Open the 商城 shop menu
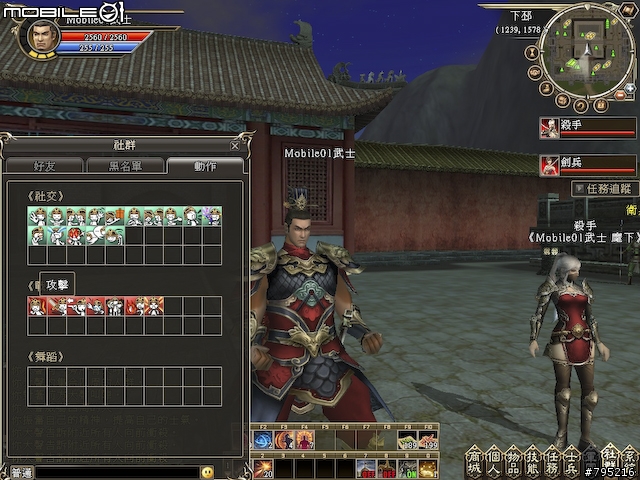The width and height of the screenshot is (640, 480). coord(475,462)
